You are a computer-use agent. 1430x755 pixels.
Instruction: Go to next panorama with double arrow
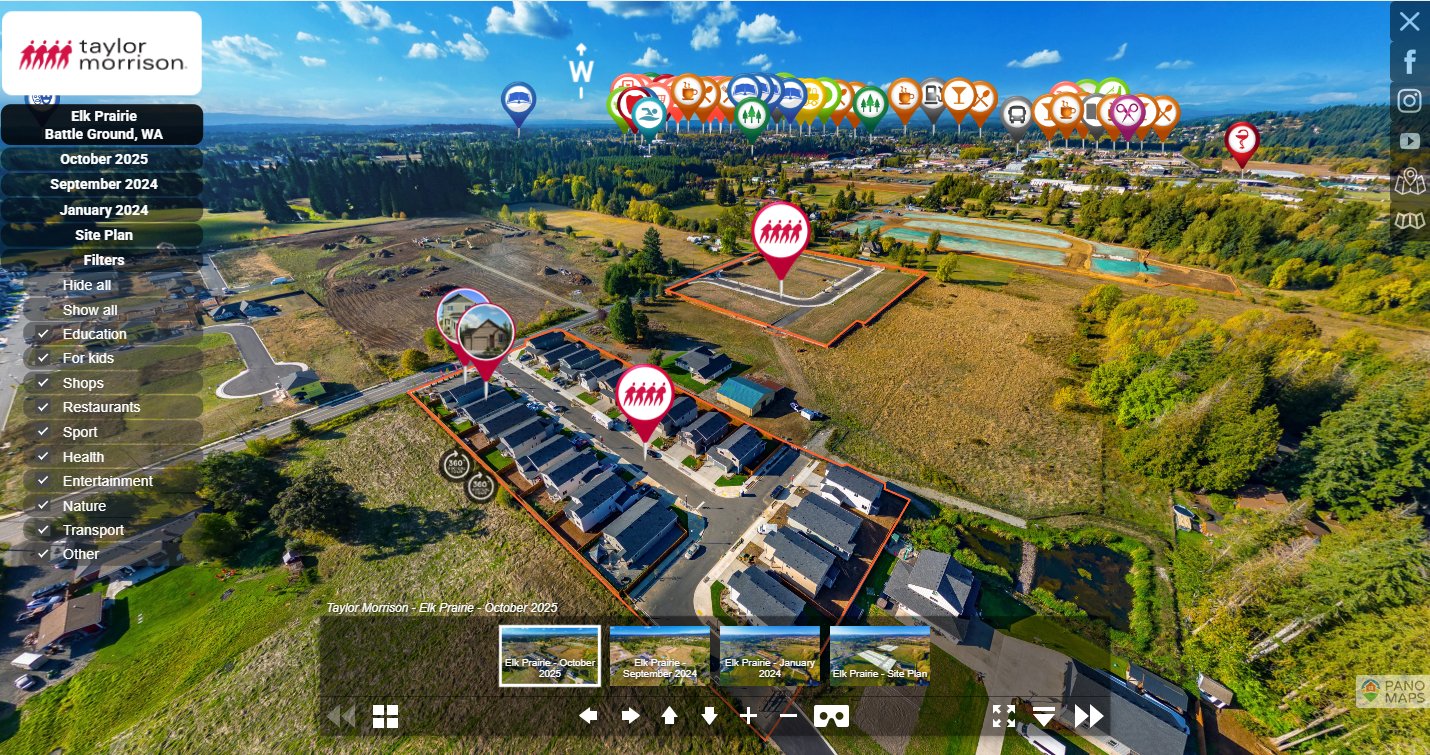click(1089, 716)
